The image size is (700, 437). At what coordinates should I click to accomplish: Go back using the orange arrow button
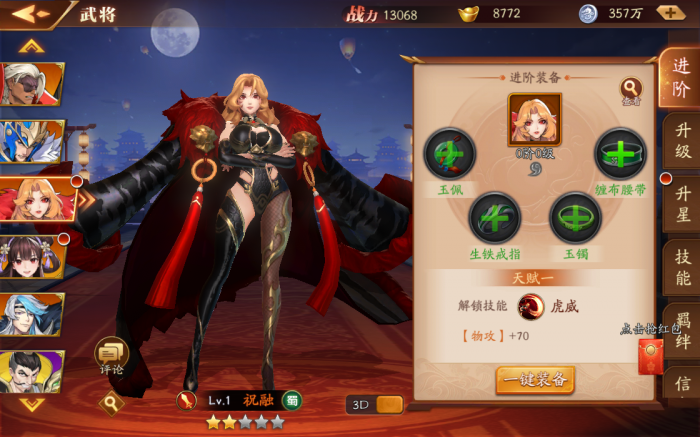[28, 14]
